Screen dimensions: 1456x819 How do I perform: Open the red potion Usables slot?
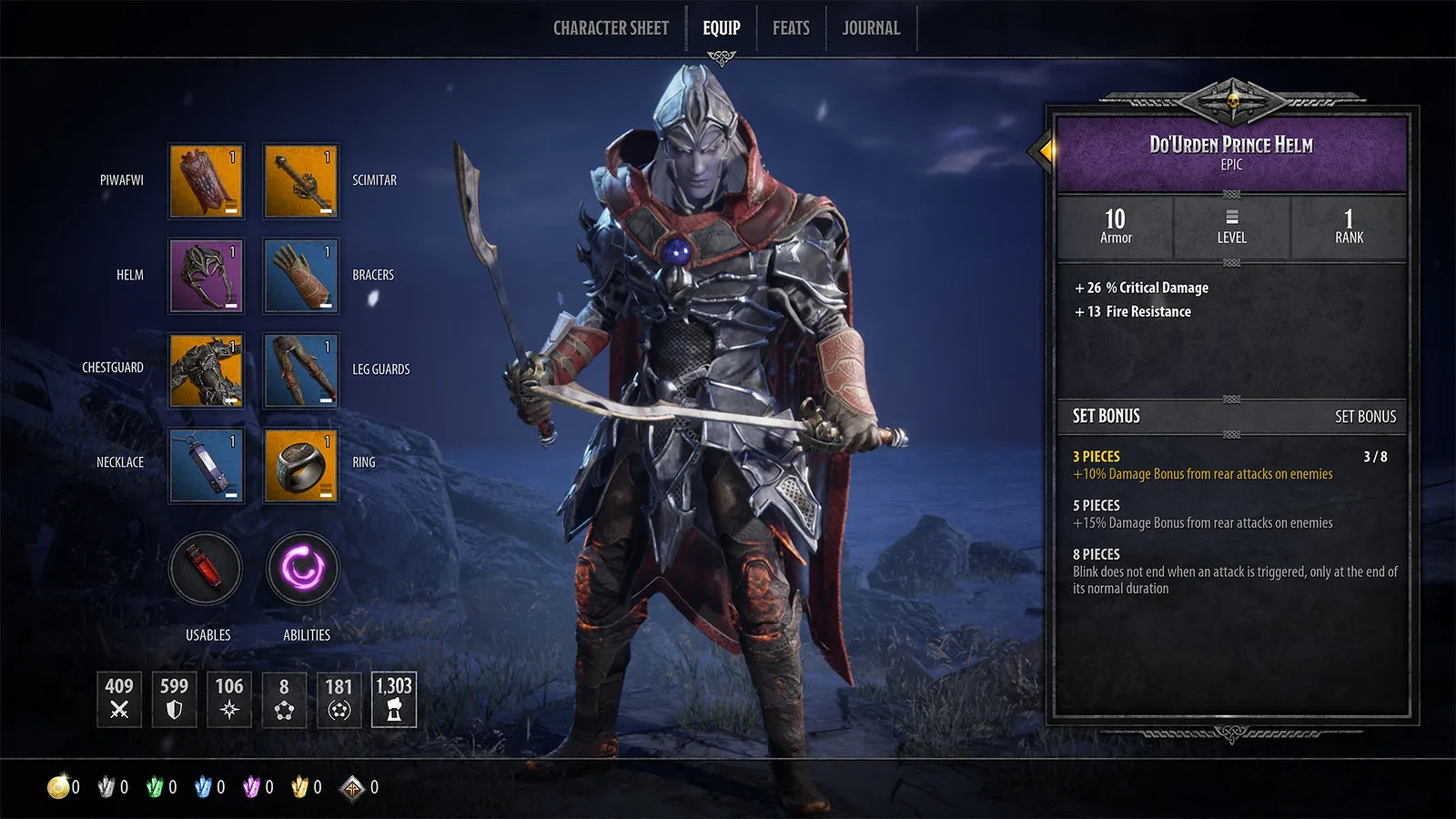tap(207, 569)
